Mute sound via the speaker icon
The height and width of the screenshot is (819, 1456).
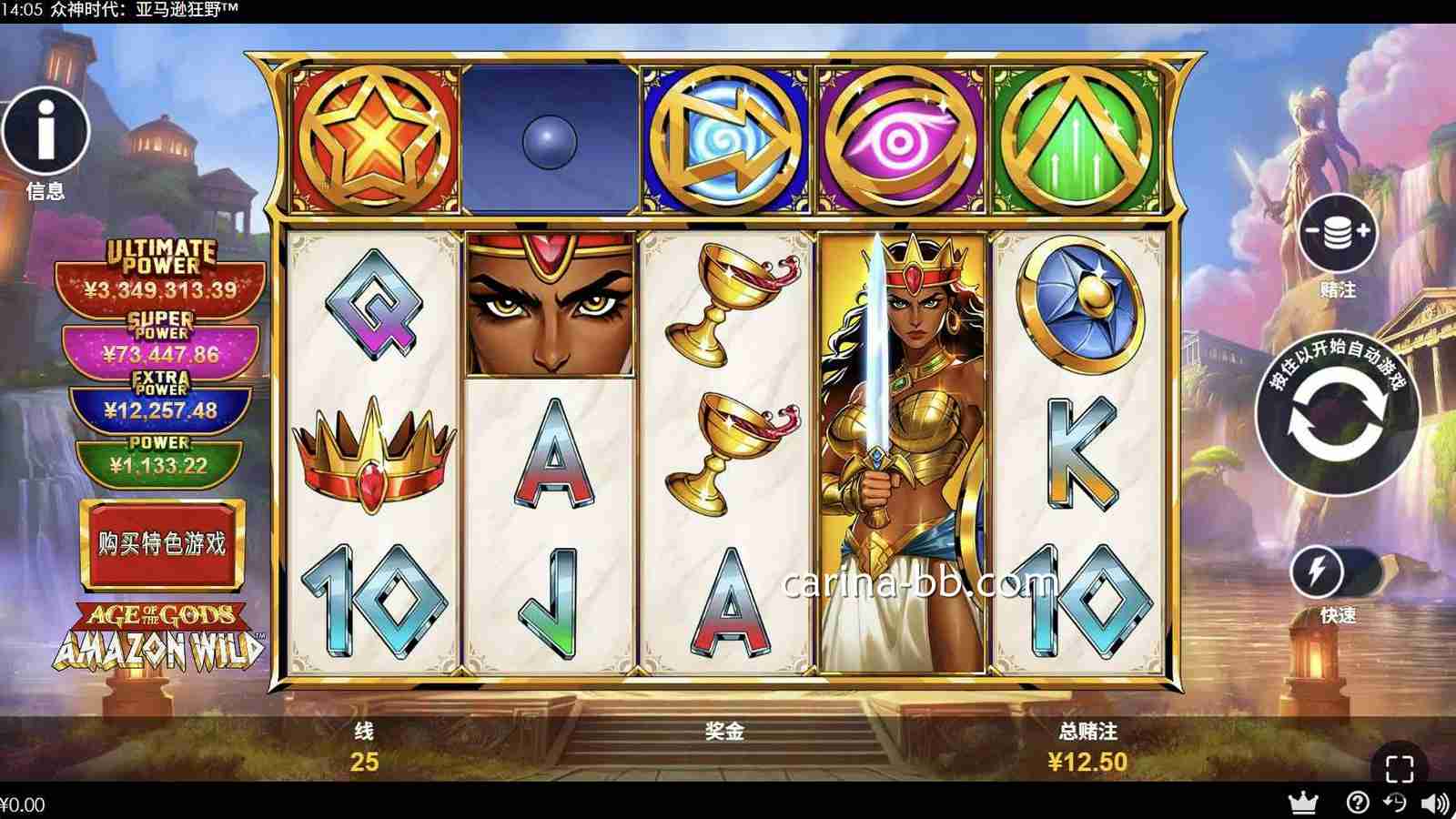1435,804
